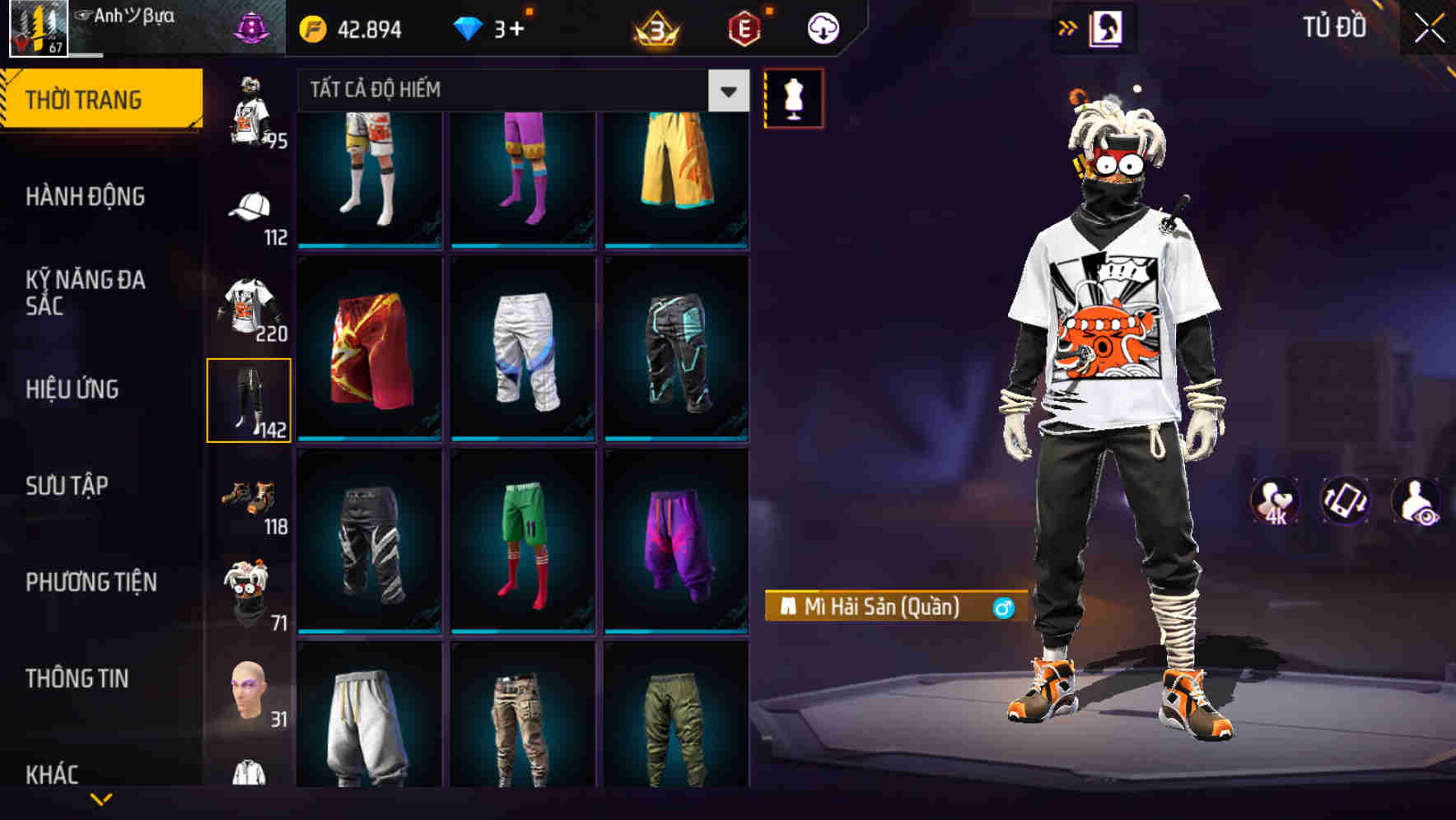Collapse the panel using the double-arrow chevron
The height and width of the screenshot is (820, 1456).
tap(1068, 27)
